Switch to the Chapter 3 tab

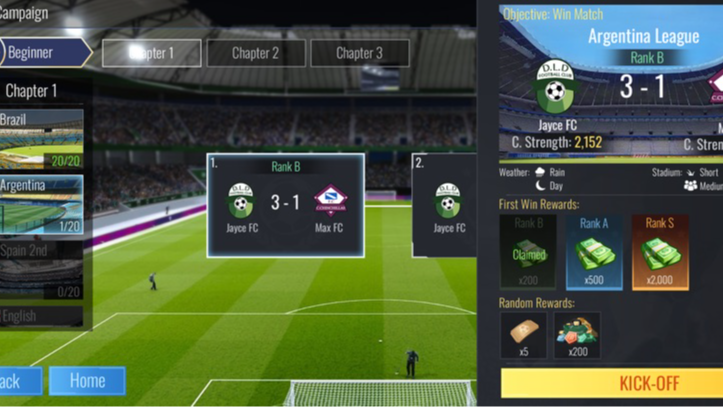[359, 53]
